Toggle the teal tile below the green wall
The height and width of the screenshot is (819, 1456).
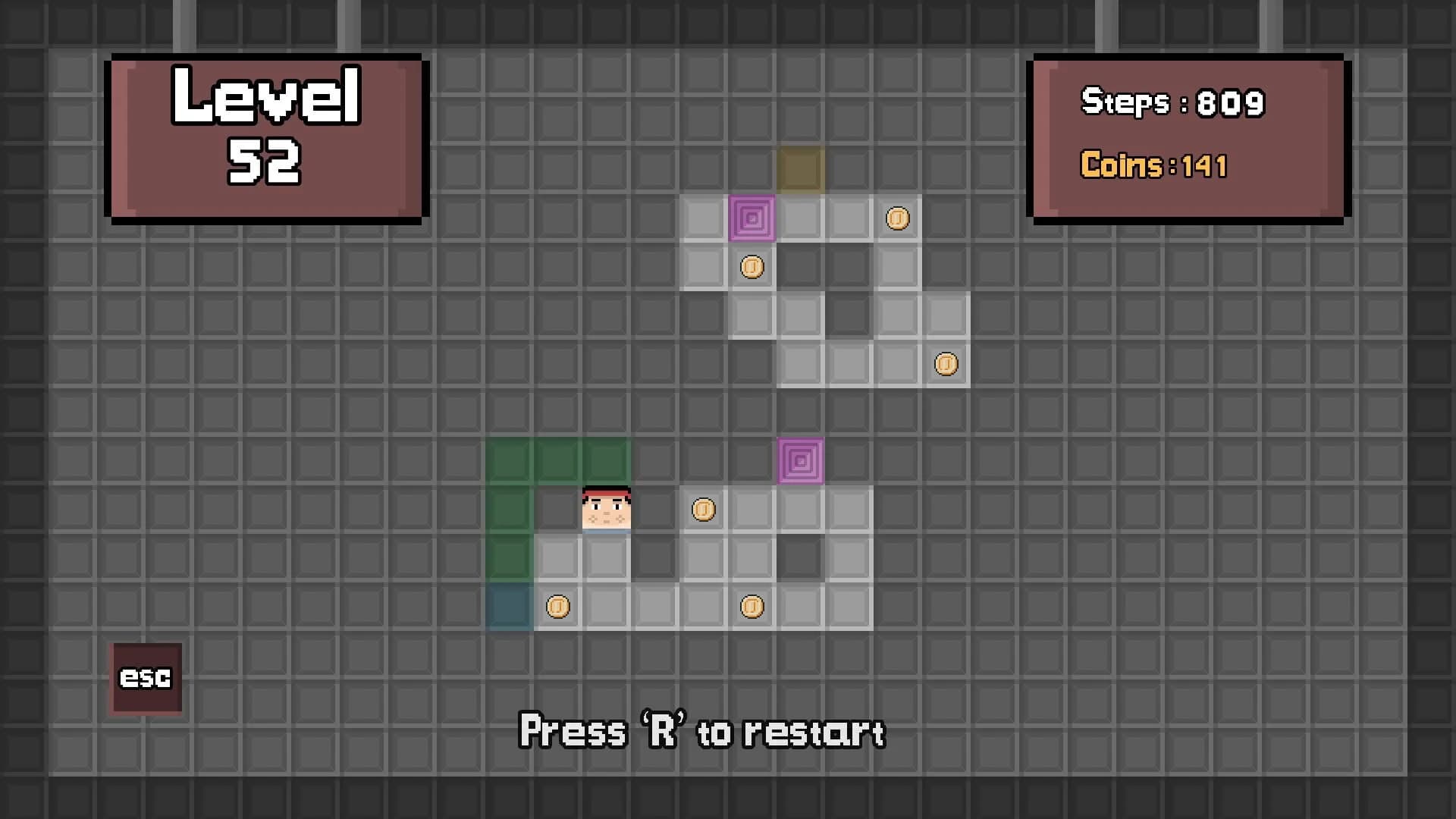(509, 606)
